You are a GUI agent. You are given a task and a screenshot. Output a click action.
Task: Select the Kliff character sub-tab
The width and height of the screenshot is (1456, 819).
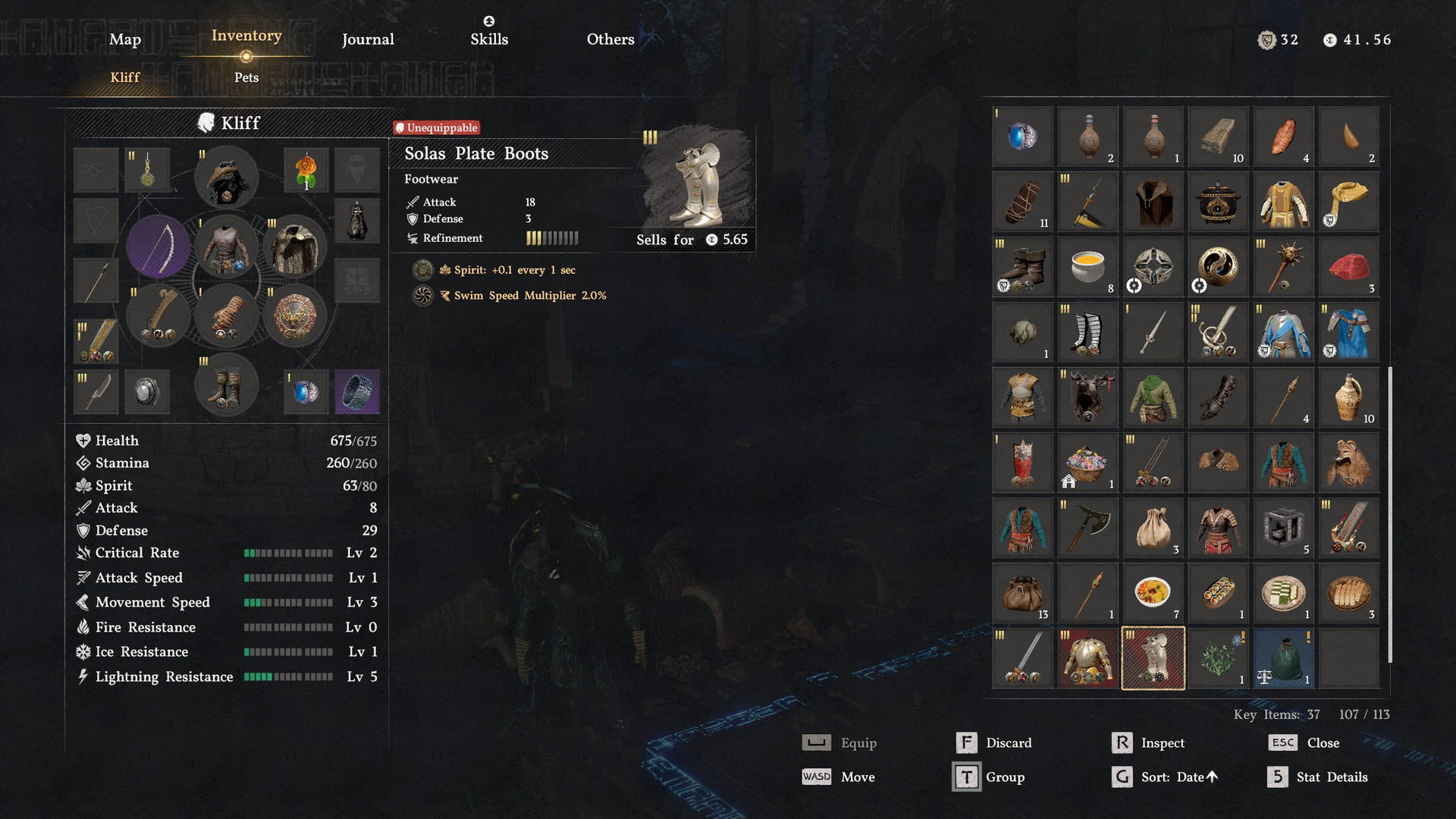pos(125,77)
